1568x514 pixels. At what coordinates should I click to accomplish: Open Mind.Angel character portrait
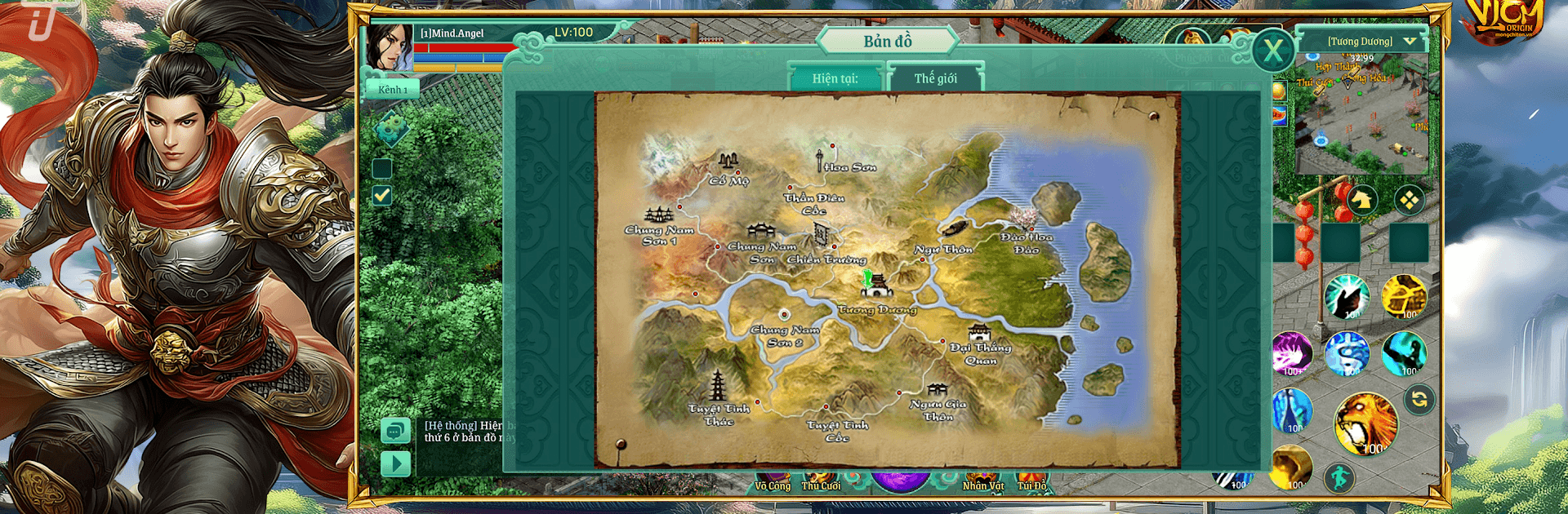pos(389,47)
